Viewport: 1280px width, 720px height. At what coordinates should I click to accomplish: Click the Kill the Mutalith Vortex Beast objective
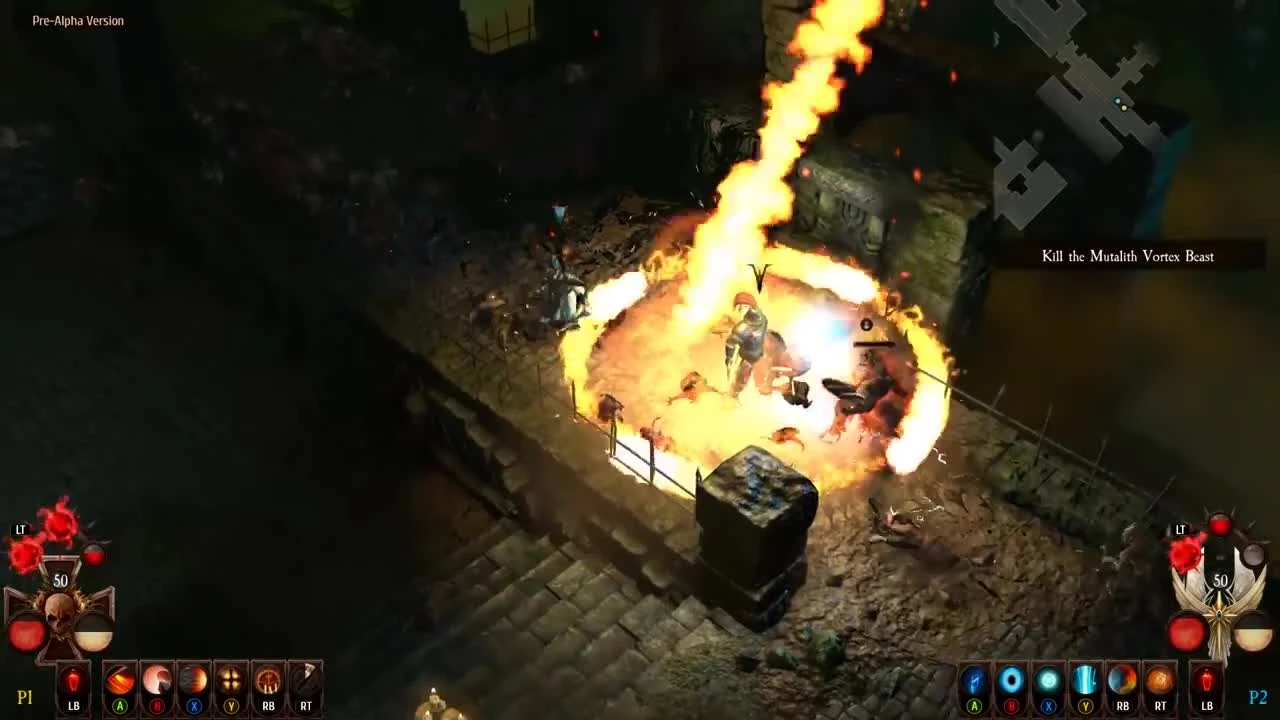[x=1127, y=256]
